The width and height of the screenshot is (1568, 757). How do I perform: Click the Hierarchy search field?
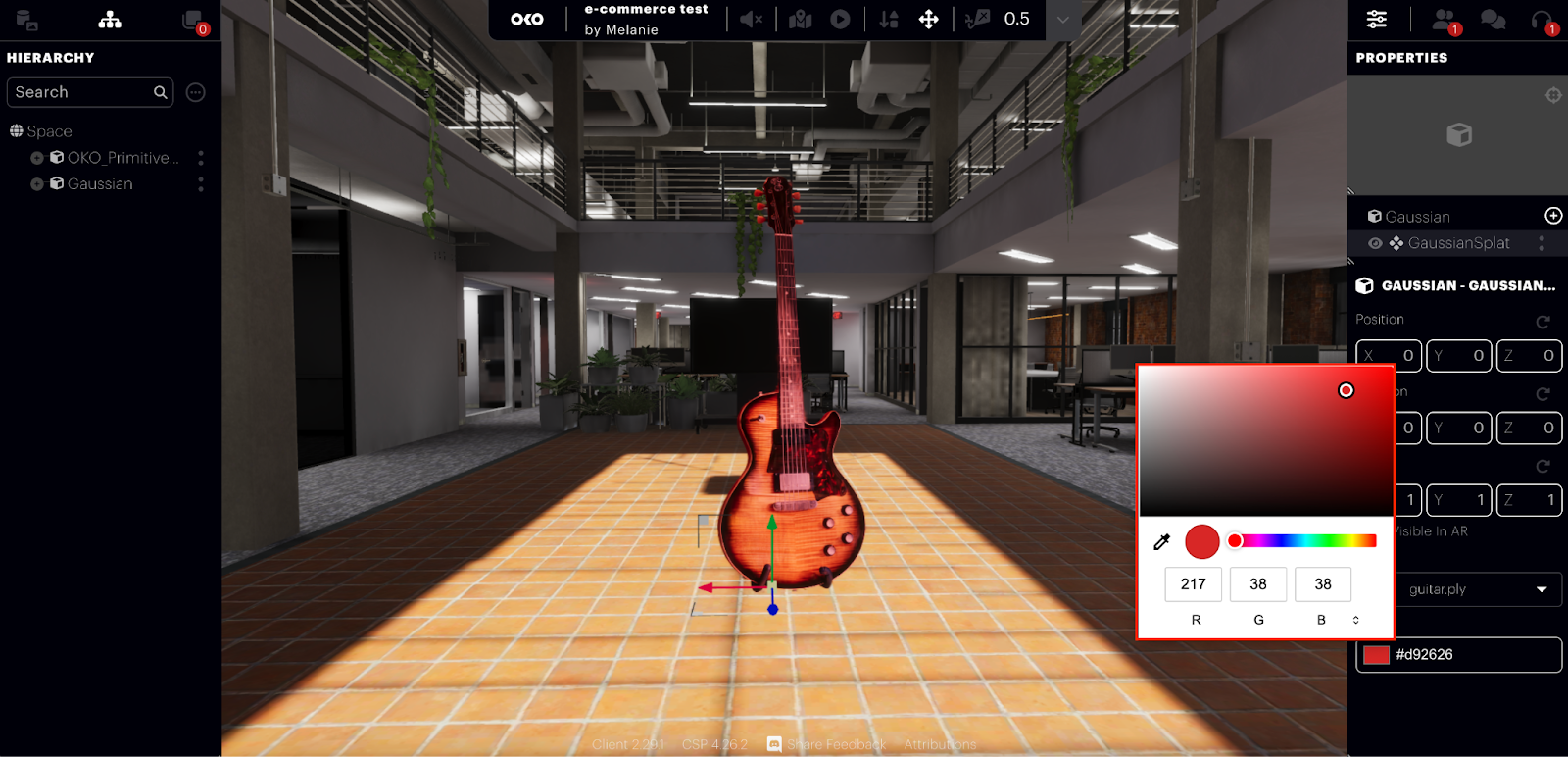(x=83, y=92)
